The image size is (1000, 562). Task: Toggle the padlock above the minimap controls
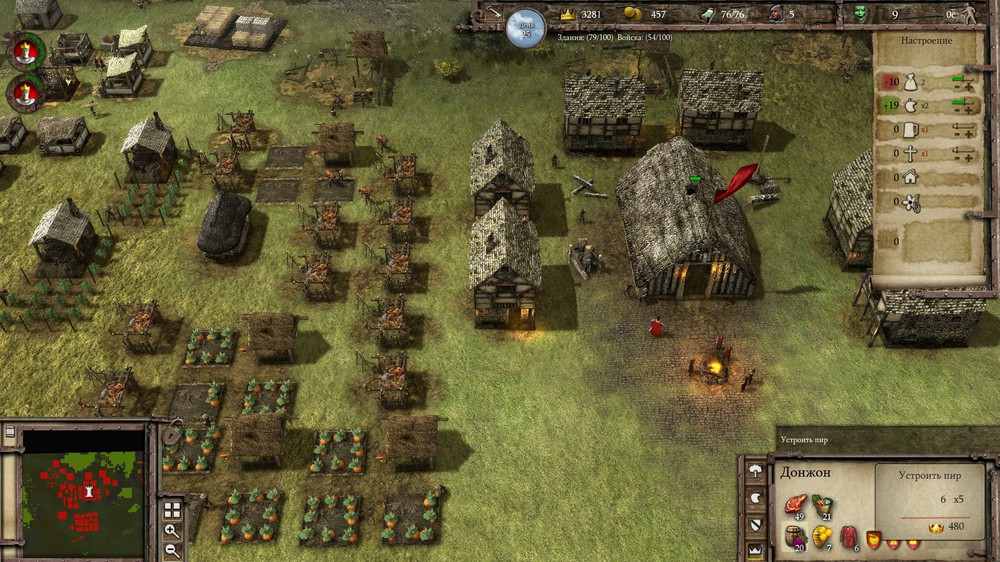click(x=169, y=436)
